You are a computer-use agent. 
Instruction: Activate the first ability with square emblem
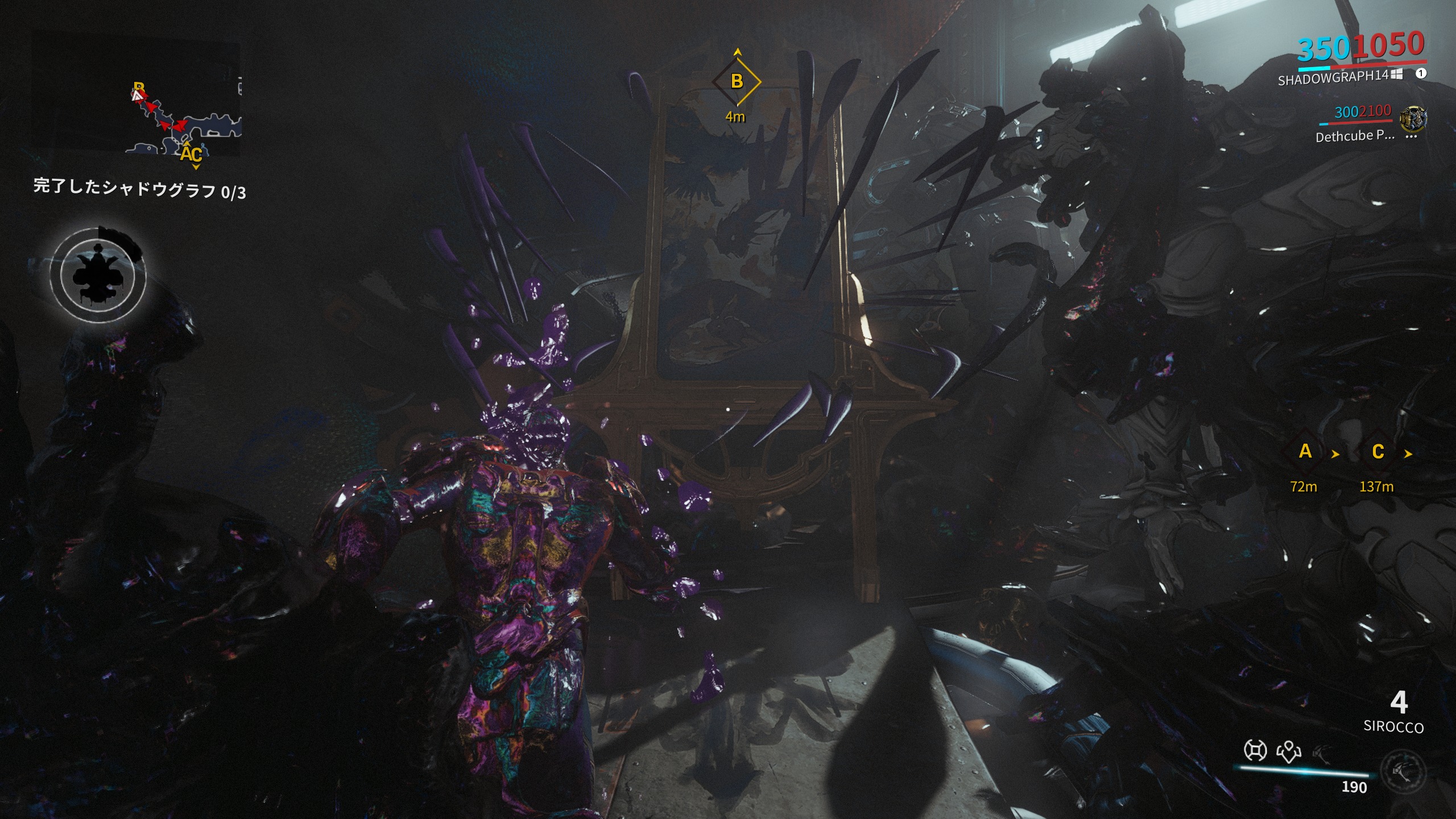1255,751
